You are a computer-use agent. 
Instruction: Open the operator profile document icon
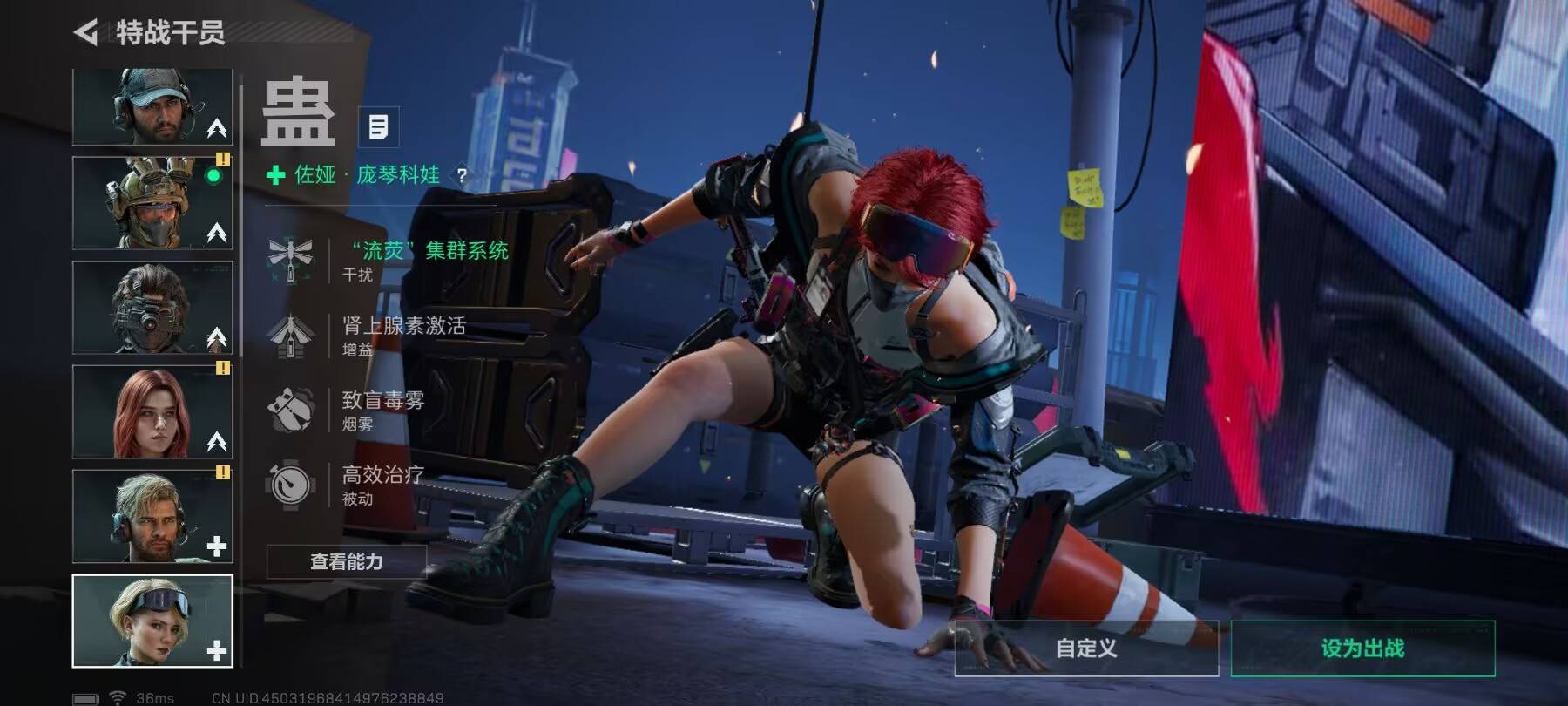pyautogui.click(x=378, y=127)
